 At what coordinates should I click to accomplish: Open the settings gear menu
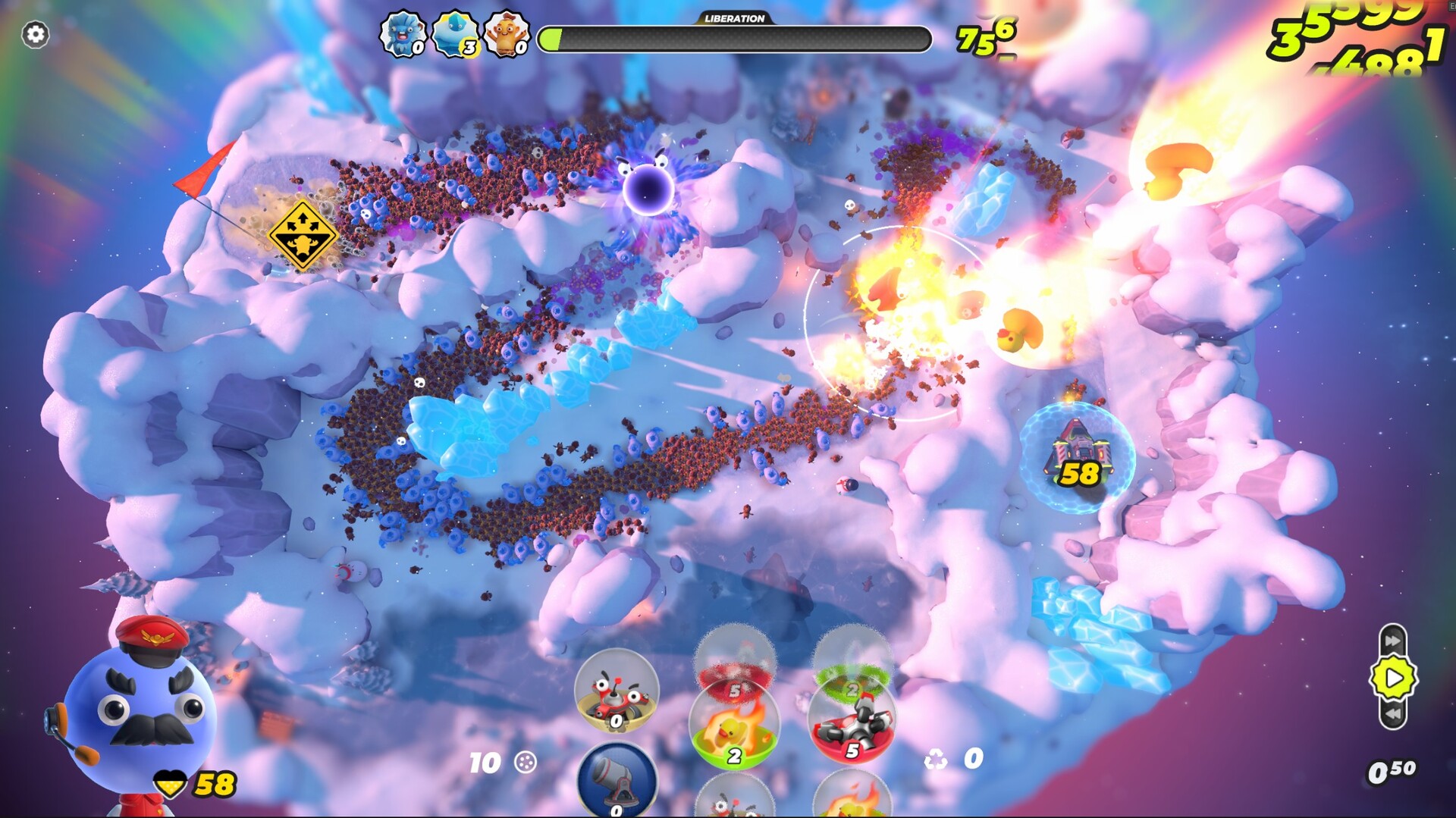tap(33, 33)
